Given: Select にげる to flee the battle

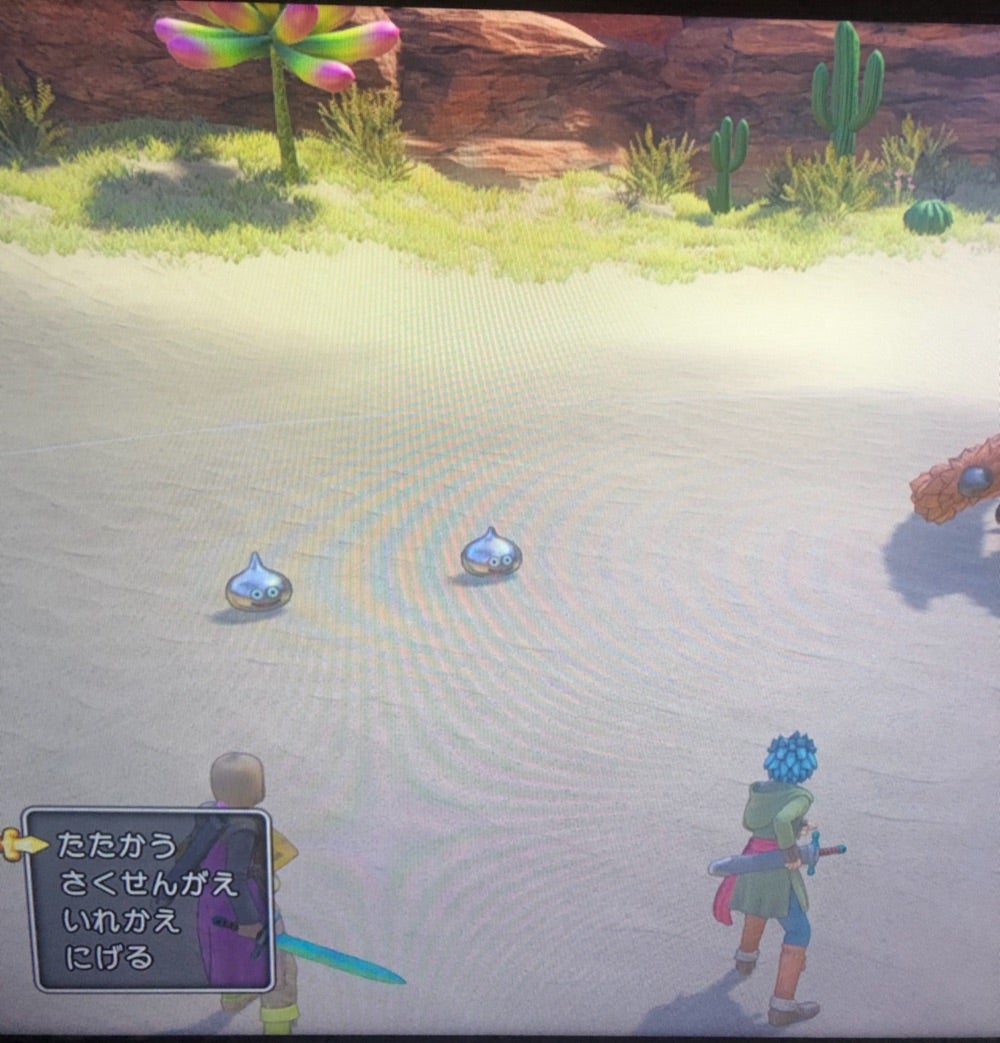Looking at the screenshot, I should tap(108, 958).
